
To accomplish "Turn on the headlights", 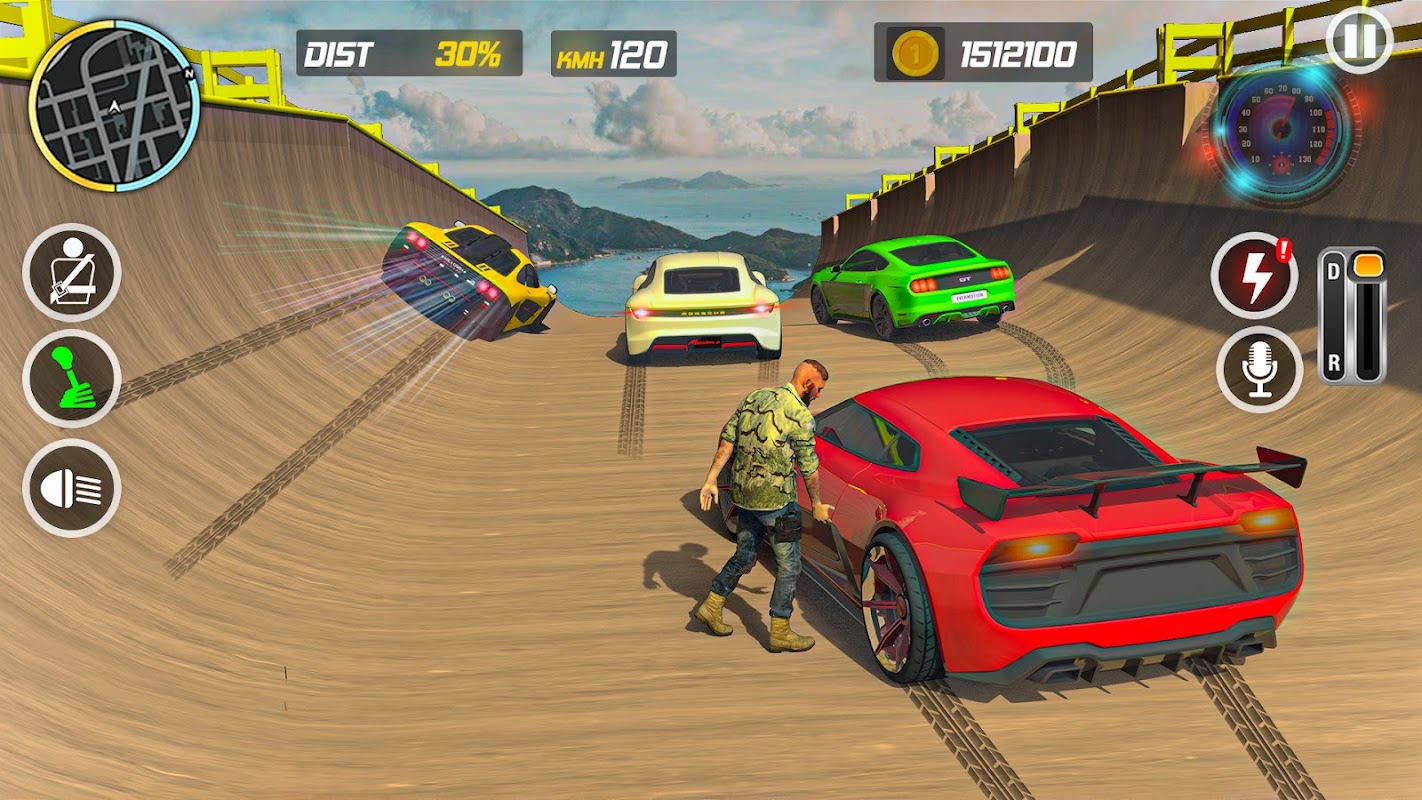I will (x=72, y=488).
